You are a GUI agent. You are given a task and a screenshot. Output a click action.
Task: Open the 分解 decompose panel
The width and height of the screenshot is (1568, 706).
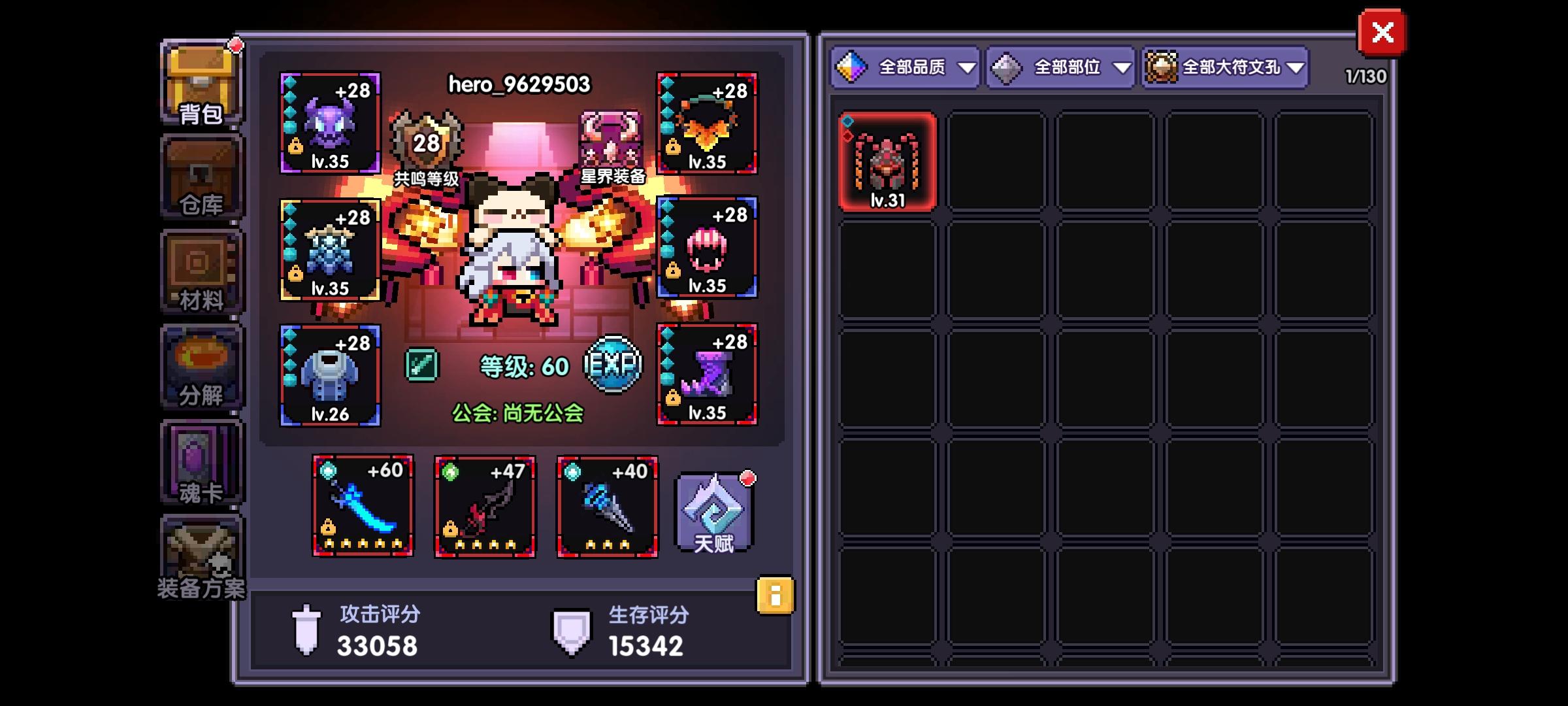pyautogui.click(x=199, y=366)
